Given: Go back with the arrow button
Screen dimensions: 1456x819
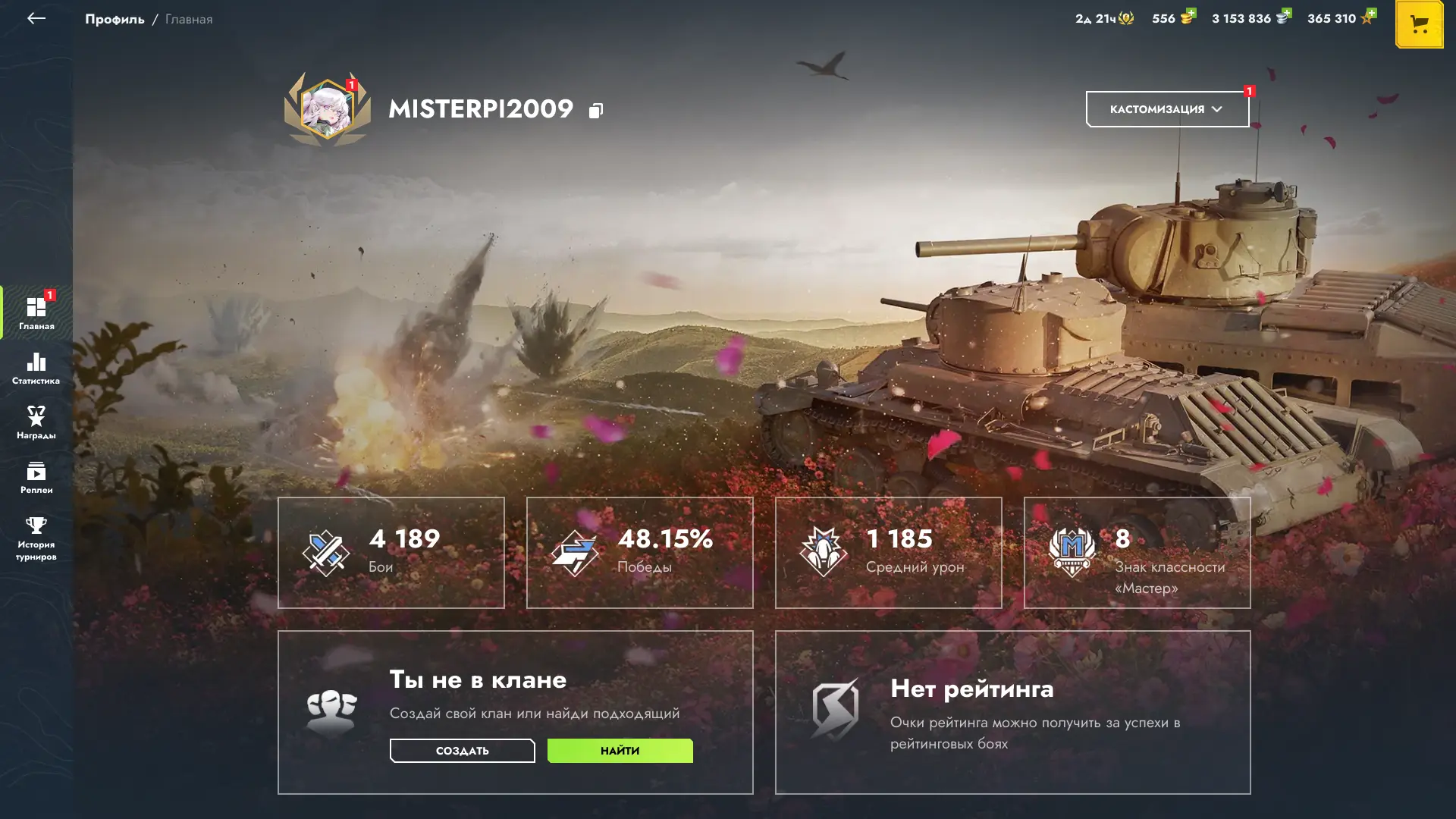Looking at the screenshot, I should tap(36, 19).
